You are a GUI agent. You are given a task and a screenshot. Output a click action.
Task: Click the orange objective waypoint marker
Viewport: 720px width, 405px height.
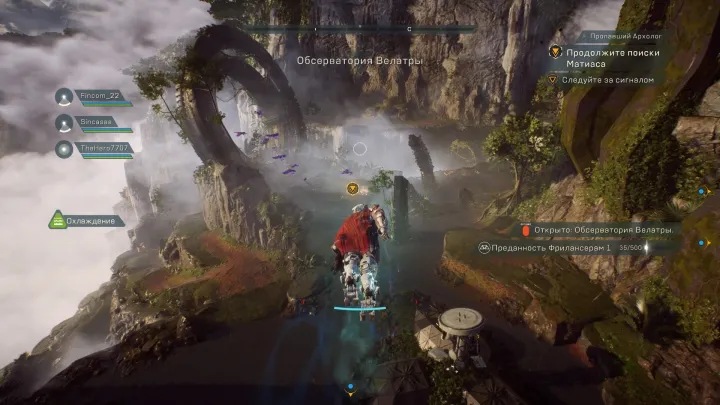[x=352, y=188]
